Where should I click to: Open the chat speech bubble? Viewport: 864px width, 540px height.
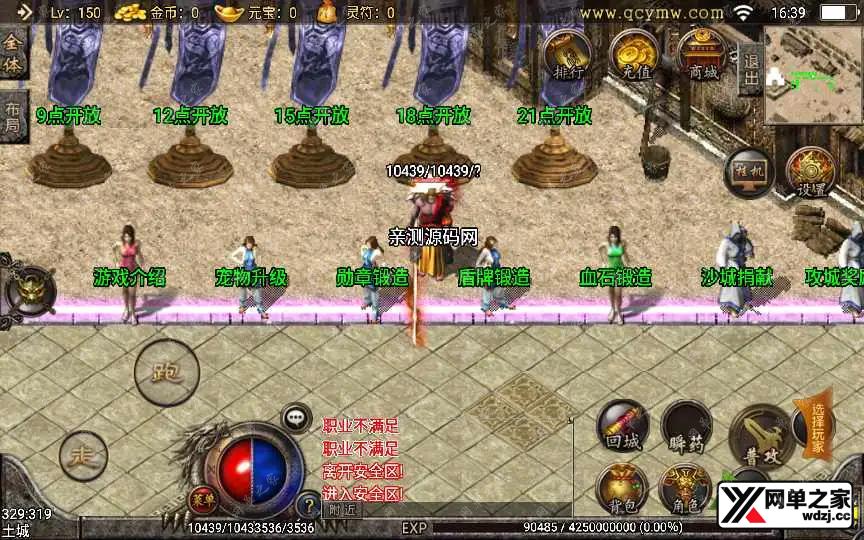296,418
